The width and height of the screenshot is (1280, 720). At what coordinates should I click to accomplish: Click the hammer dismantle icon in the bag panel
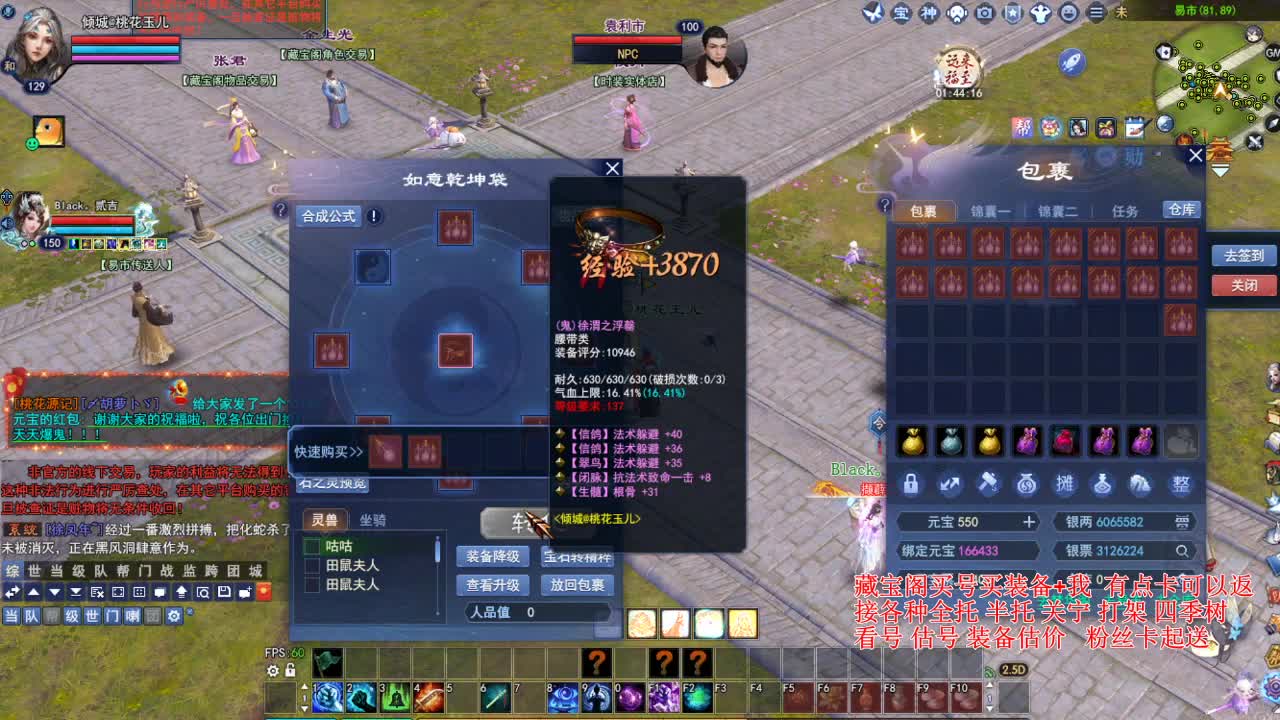click(987, 484)
